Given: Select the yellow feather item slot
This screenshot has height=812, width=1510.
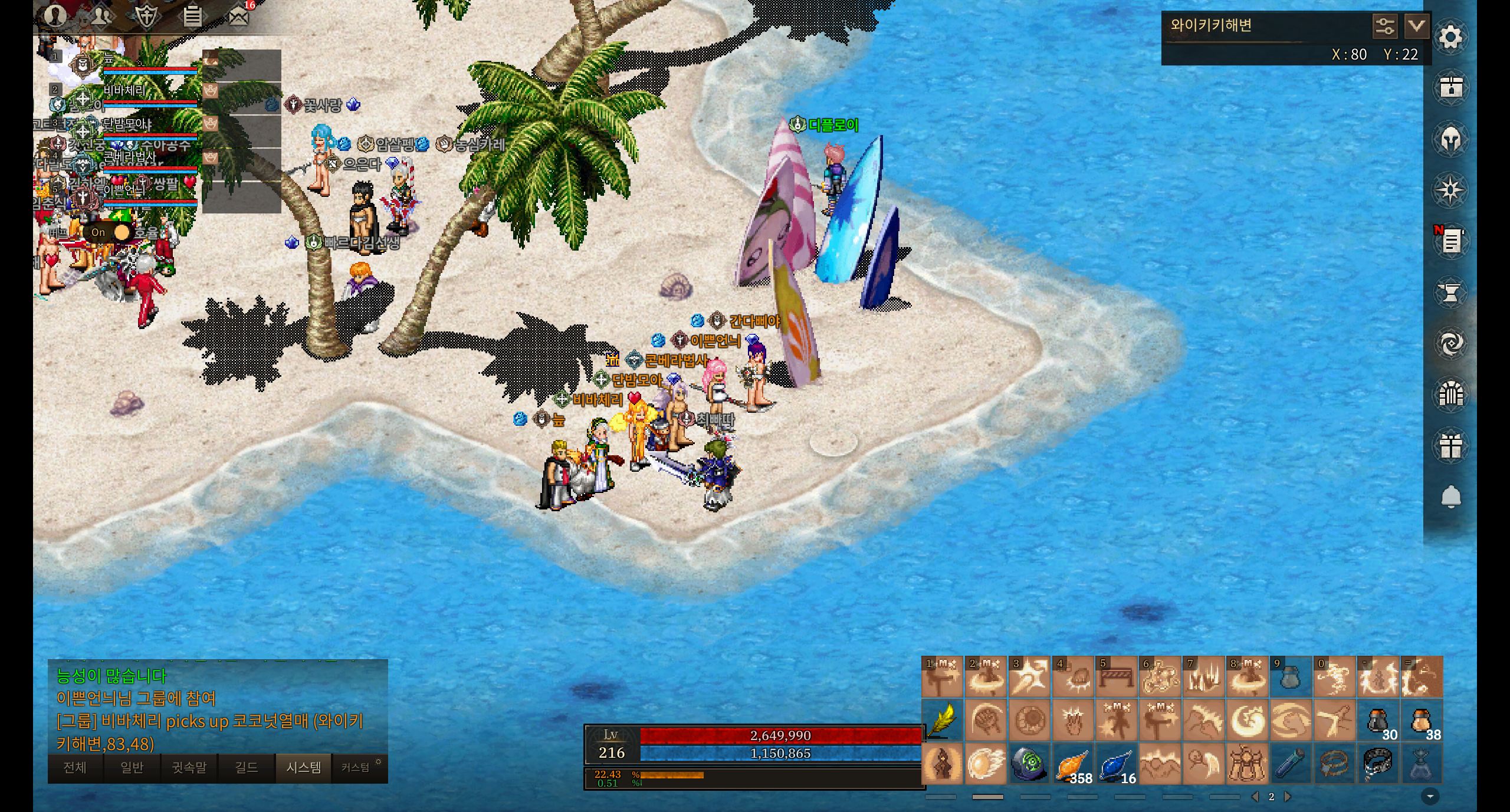Looking at the screenshot, I should tap(943, 721).
